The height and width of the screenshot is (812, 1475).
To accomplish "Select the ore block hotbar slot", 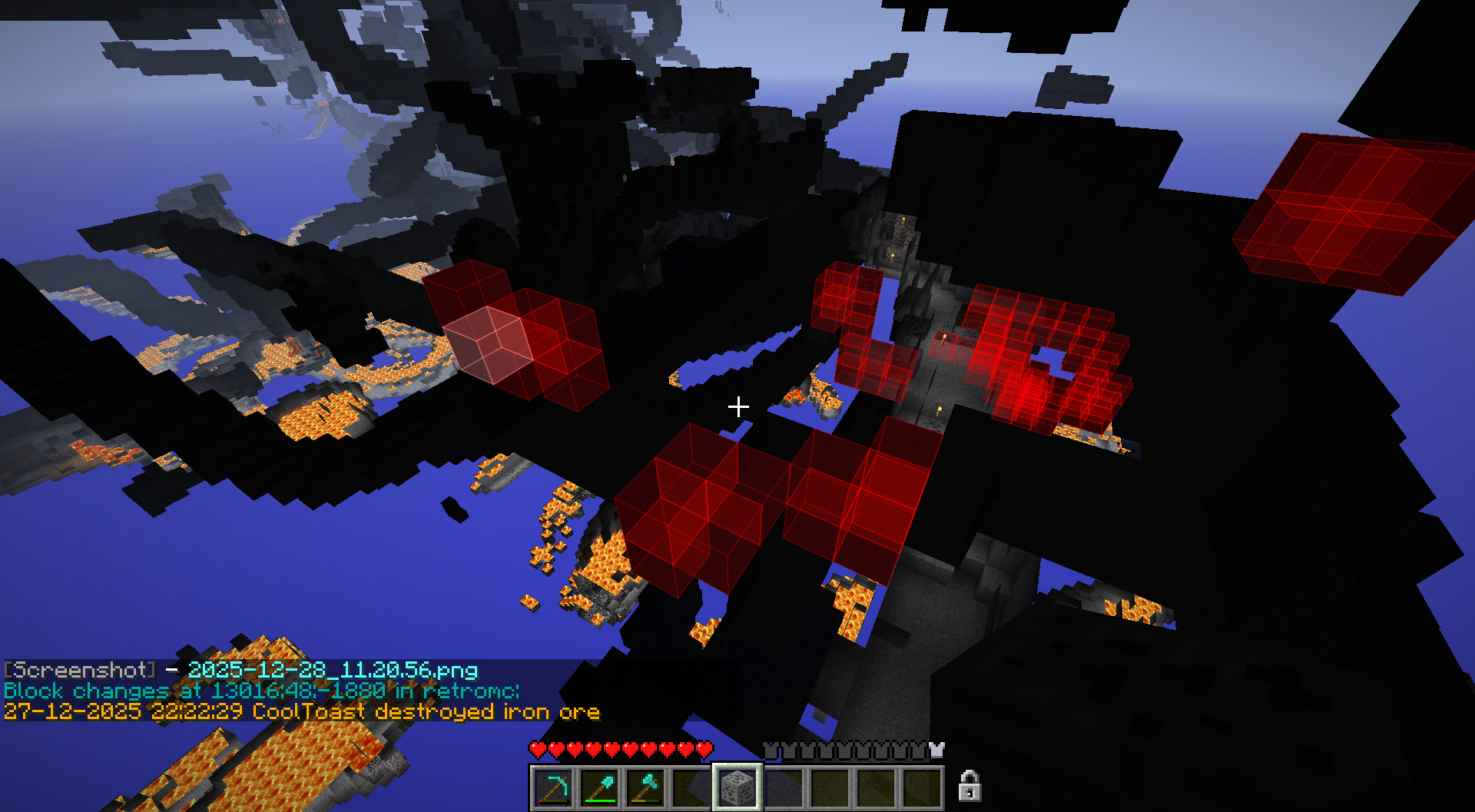I will point(737,787).
